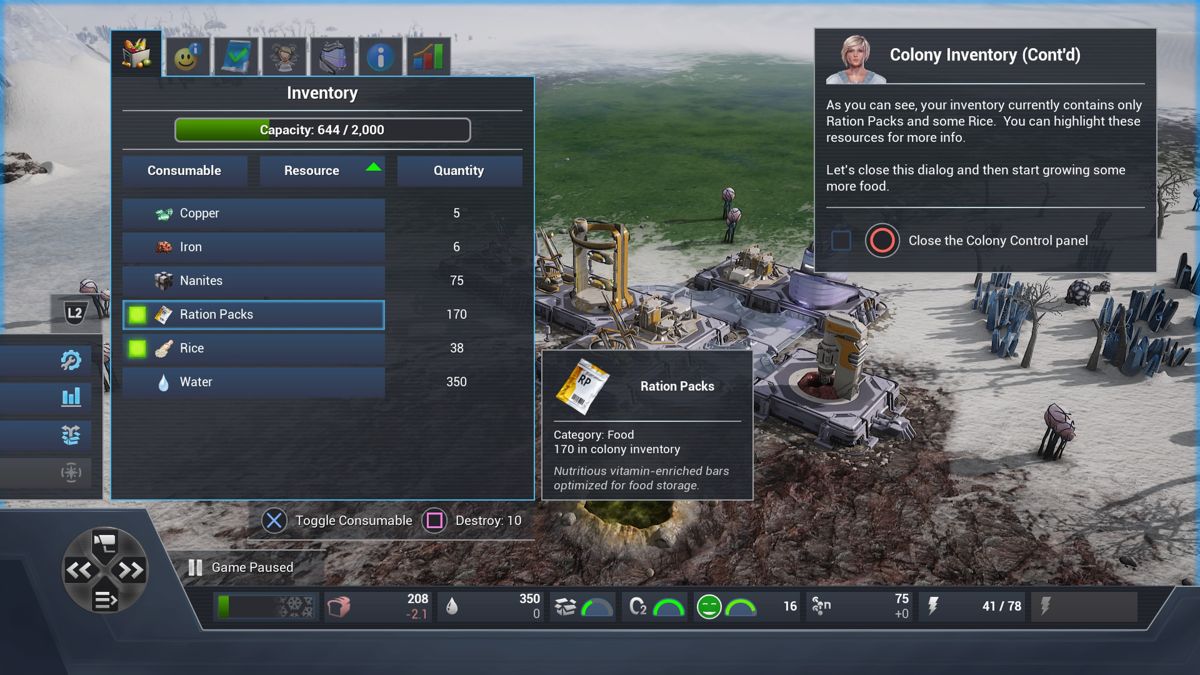This screenshot has height=675, width=1200.
Task: Sort inventory by the Quantity column
Action: click(x=459, y=171)
